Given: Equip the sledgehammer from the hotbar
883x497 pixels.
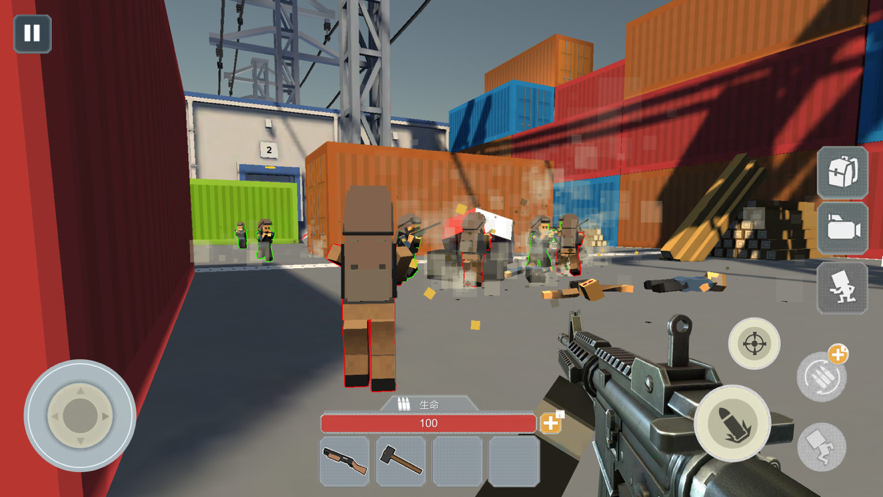Looking at the screenshot, I should [401, 460].
